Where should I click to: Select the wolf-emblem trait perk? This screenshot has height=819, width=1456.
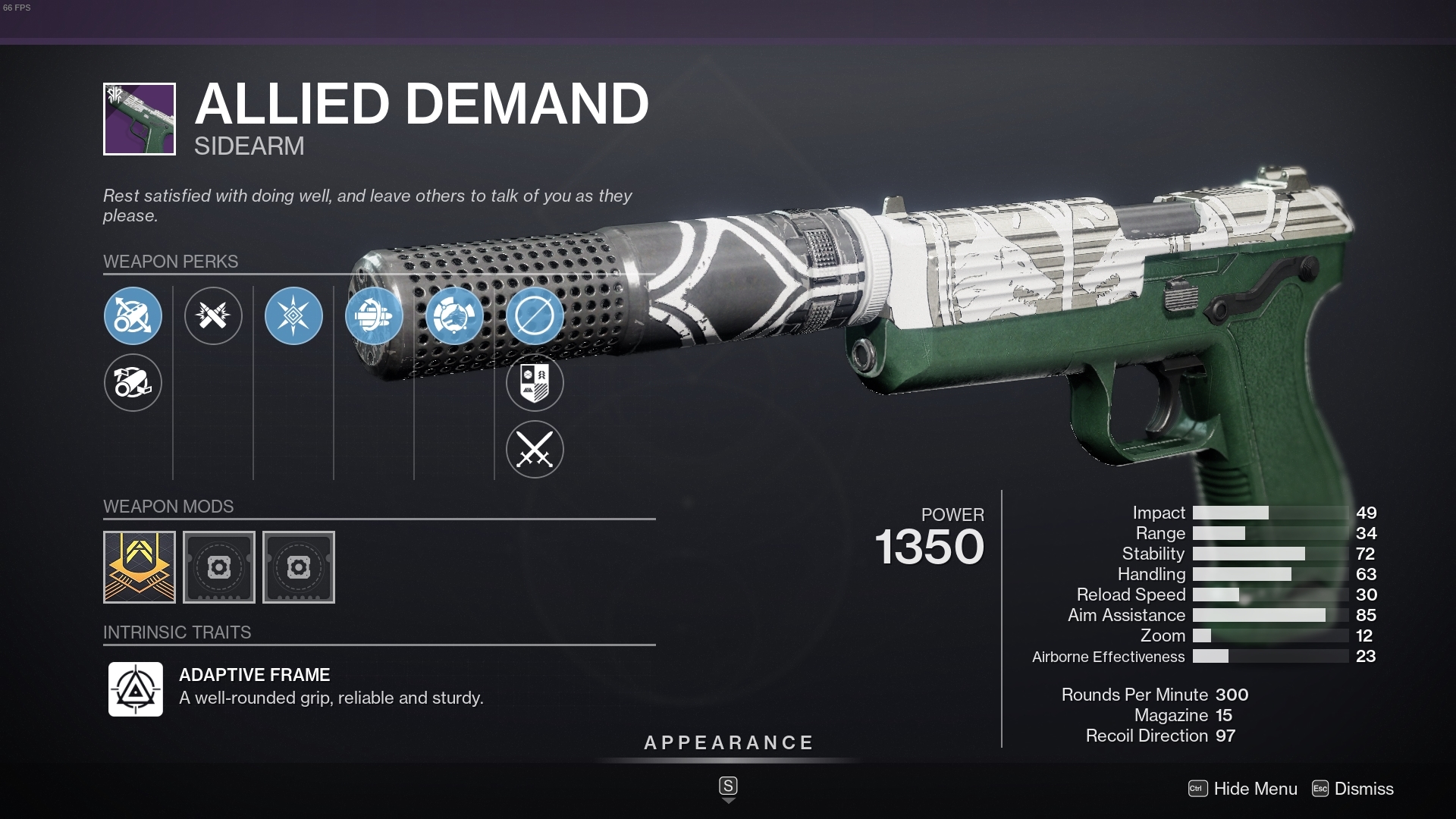point(454,316)
